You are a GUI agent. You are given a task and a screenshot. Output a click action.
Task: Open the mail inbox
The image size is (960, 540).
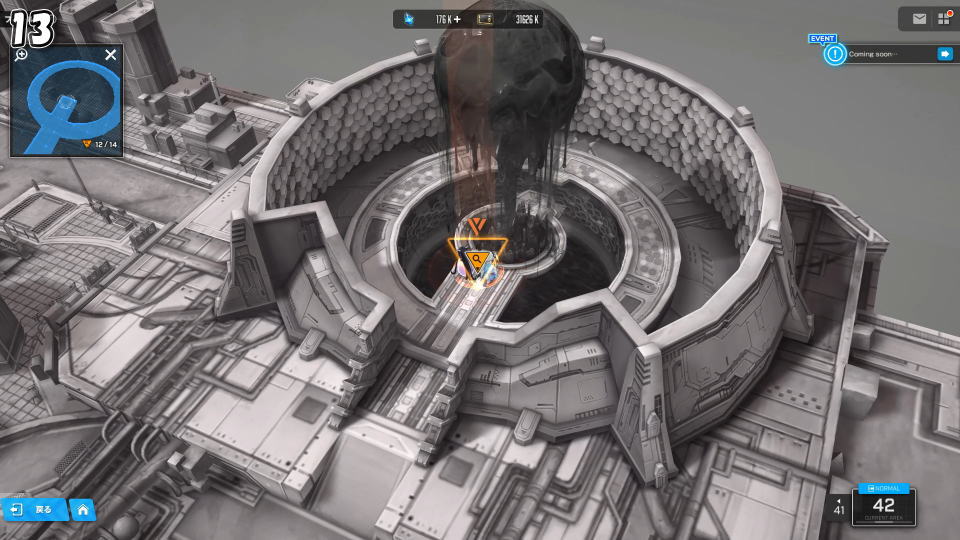919,18
